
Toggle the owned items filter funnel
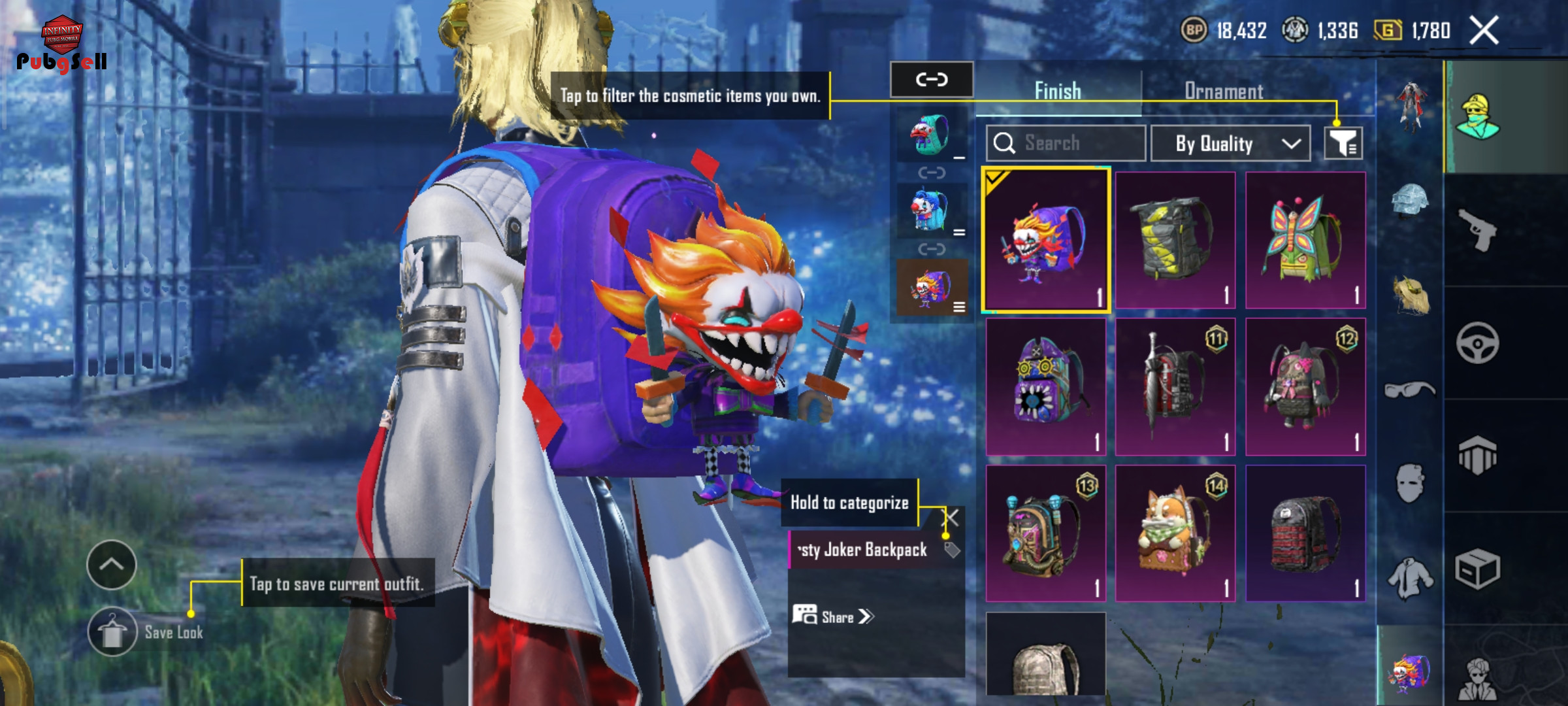pyautogui.click(x=1343, y=143)
